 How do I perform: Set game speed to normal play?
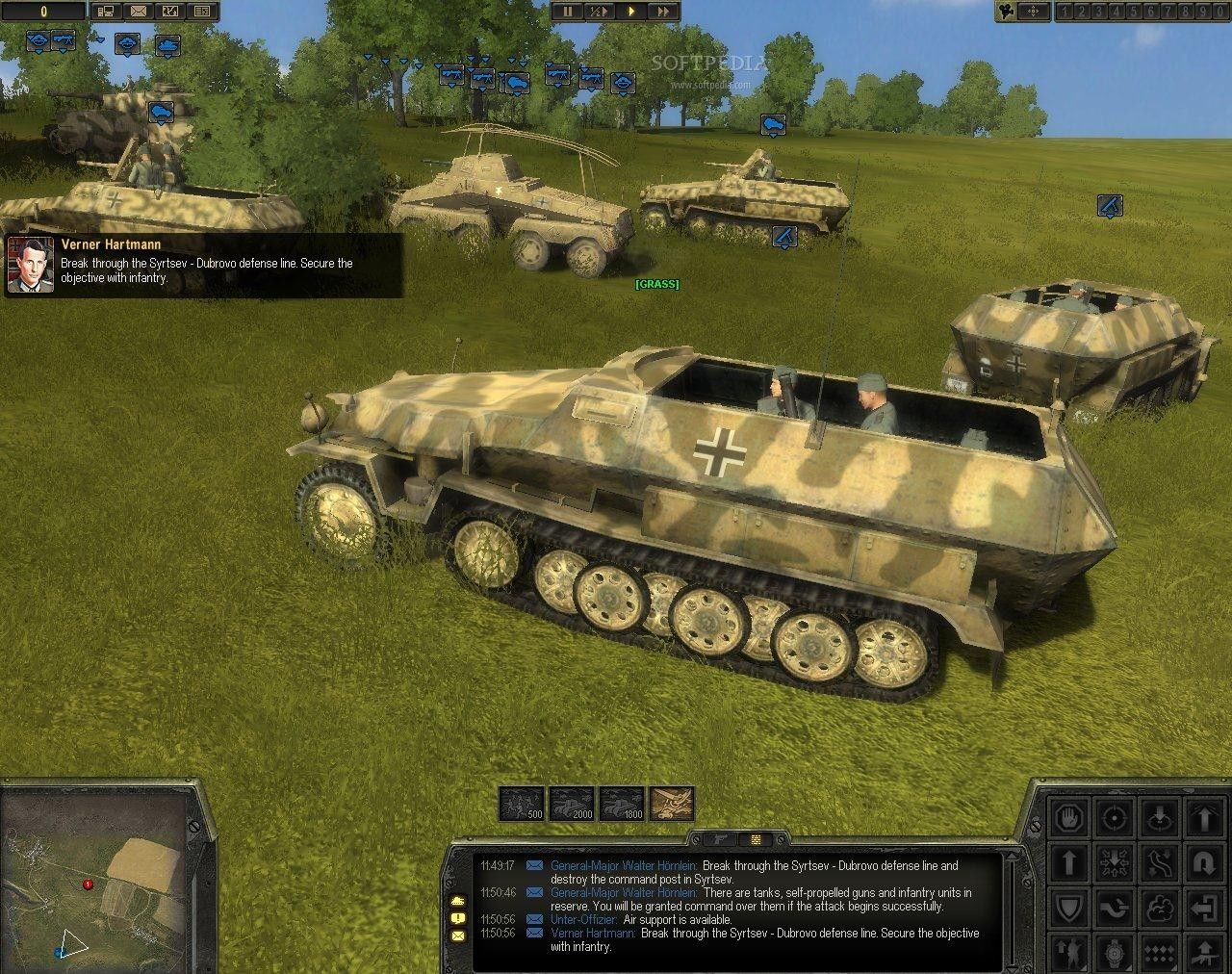631,12
